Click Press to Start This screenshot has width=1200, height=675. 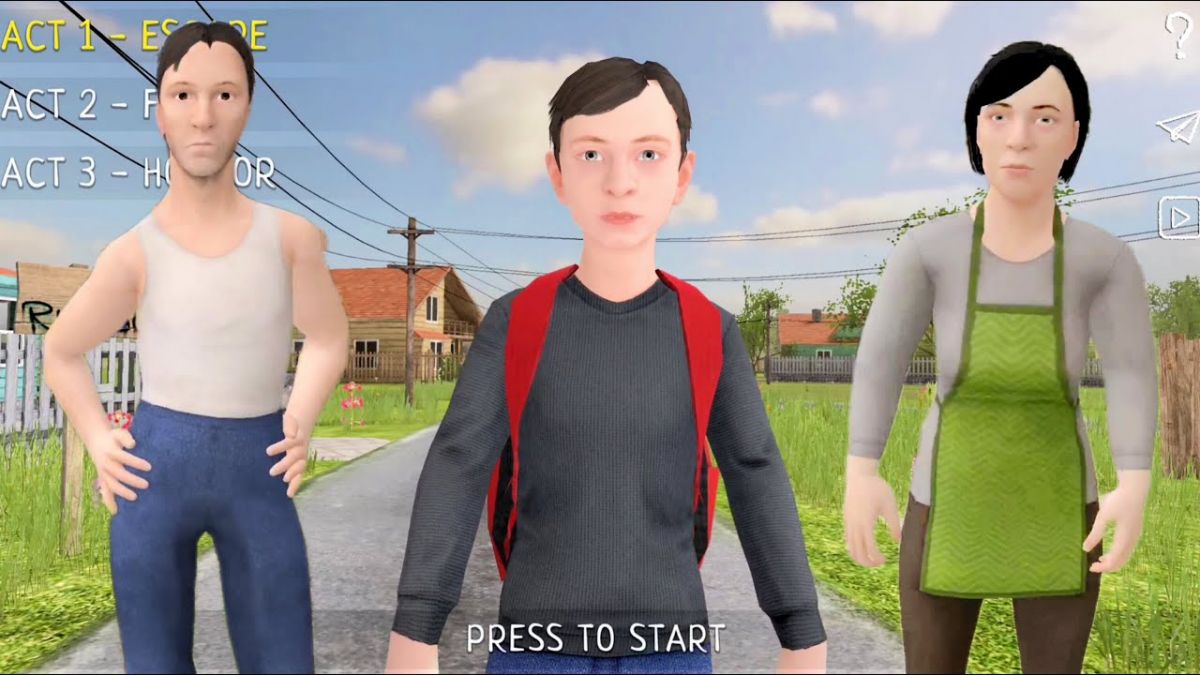pos(596,638)
